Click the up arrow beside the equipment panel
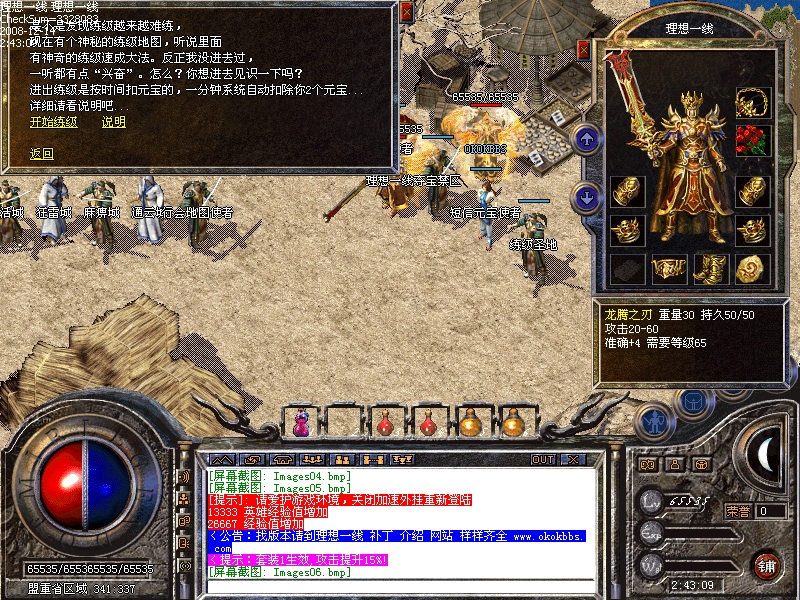The image size is (800, 600). (588, 138)
